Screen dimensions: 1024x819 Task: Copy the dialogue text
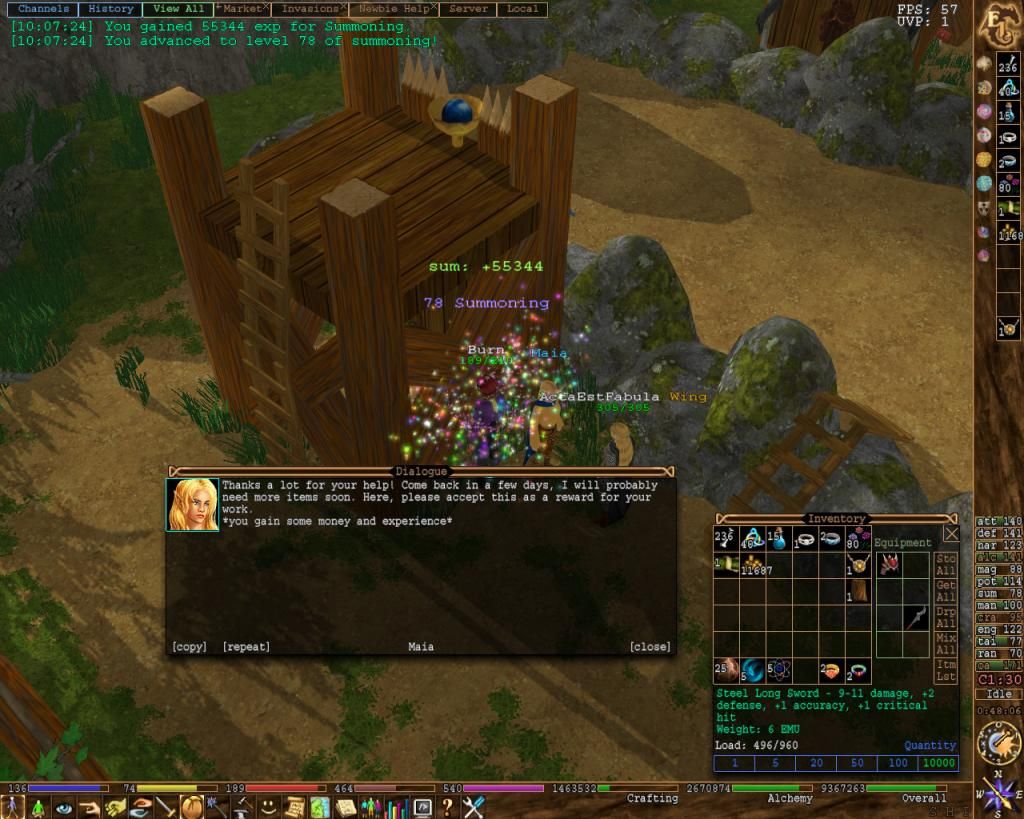click(x=189, y=647)
